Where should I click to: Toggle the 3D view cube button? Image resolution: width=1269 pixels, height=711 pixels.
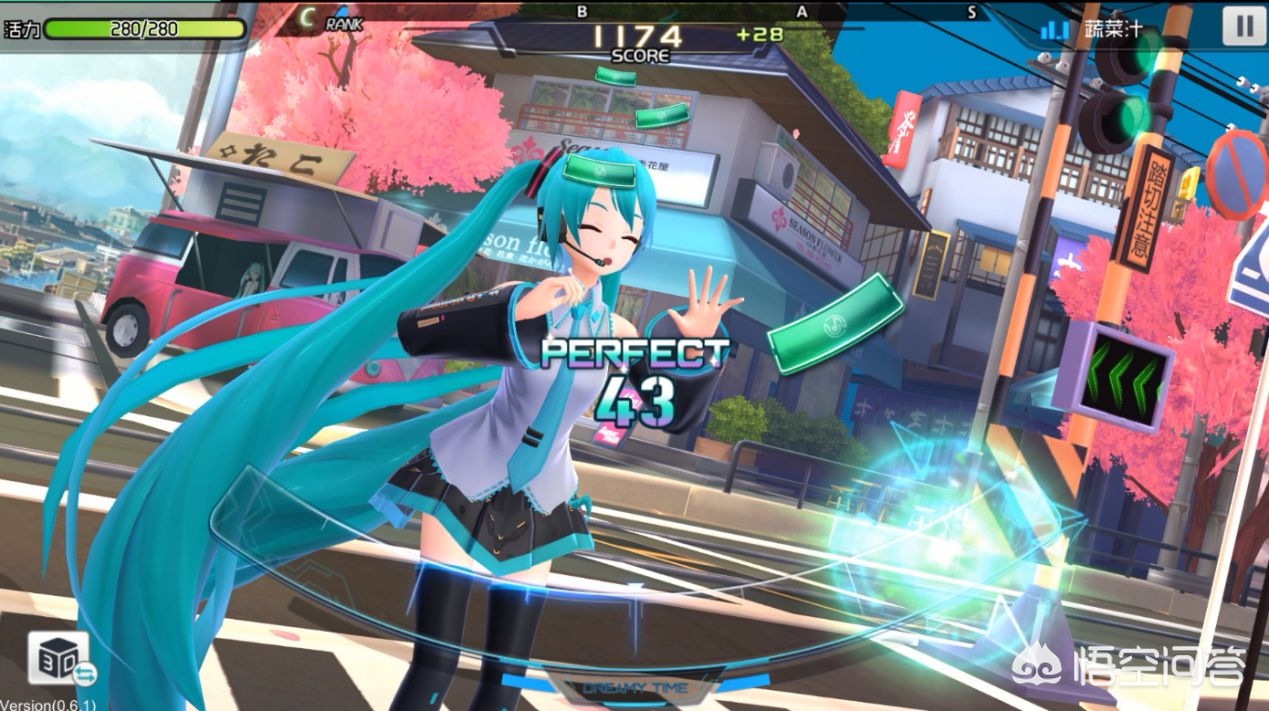click(58, 660)
